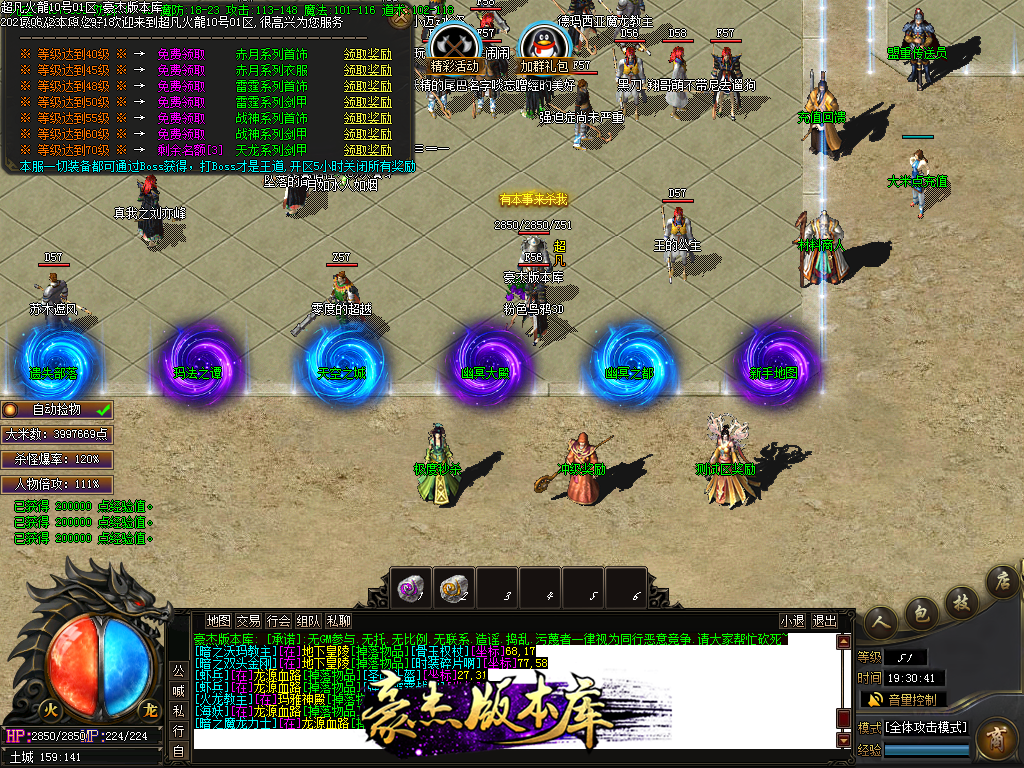Open the 交易 trade button
1024x768 pixels.
coord(249,621)
